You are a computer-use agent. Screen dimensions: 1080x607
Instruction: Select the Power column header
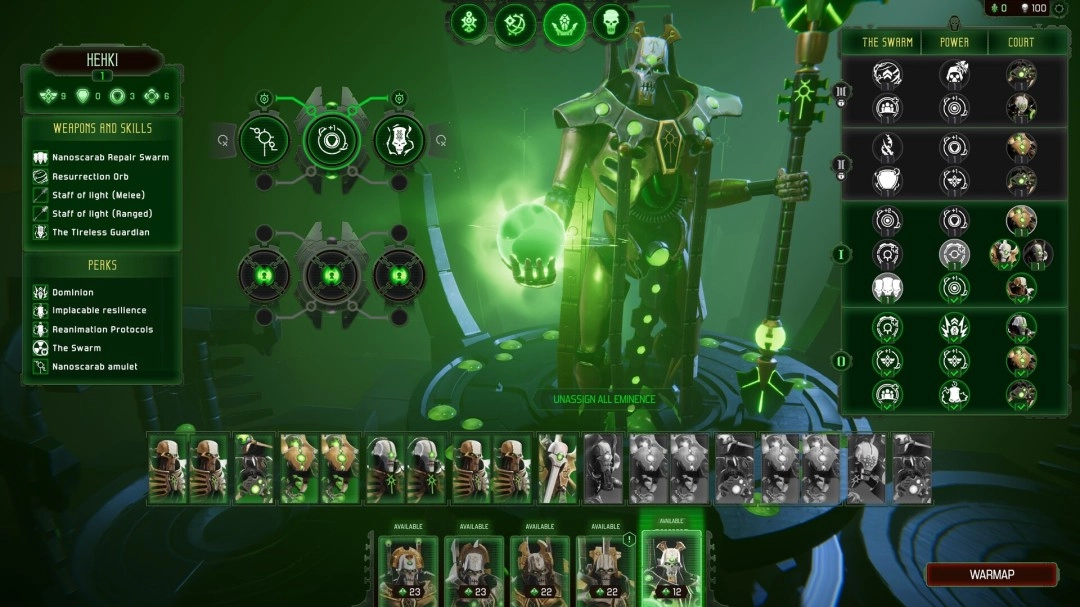[954, 43]
